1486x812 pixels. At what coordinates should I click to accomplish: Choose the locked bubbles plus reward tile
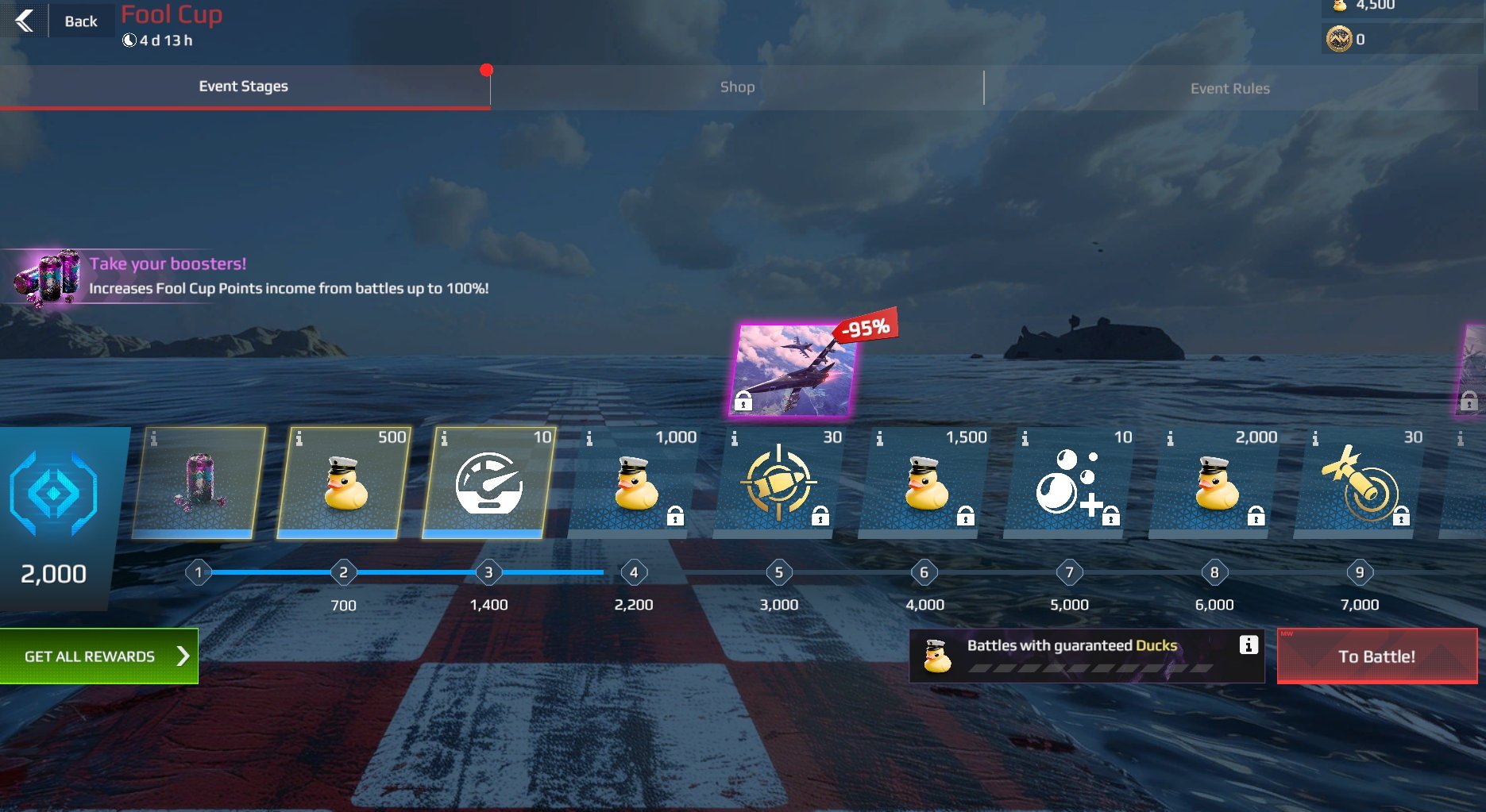[x=1070, y=483]
